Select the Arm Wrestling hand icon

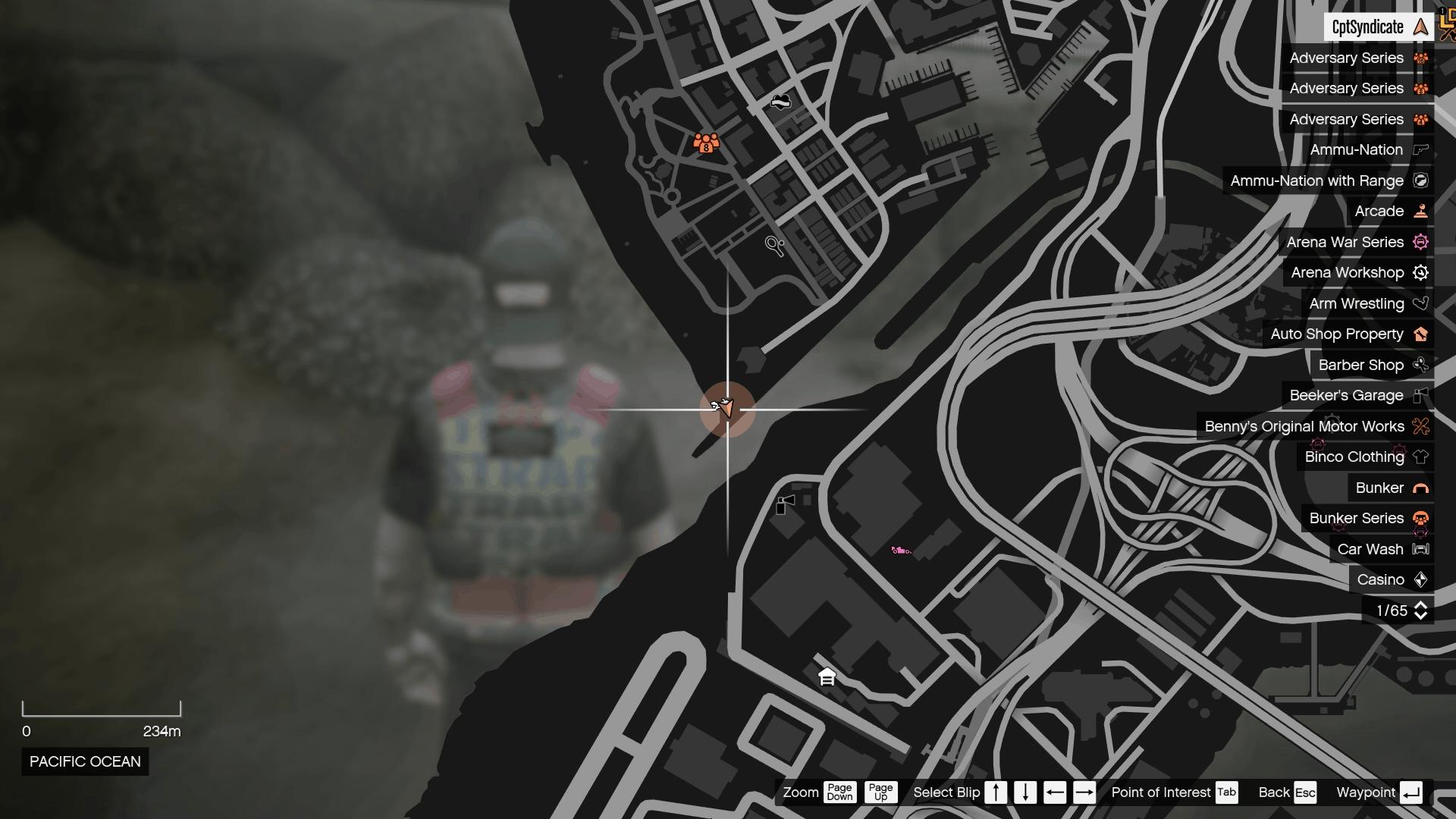1421,303
